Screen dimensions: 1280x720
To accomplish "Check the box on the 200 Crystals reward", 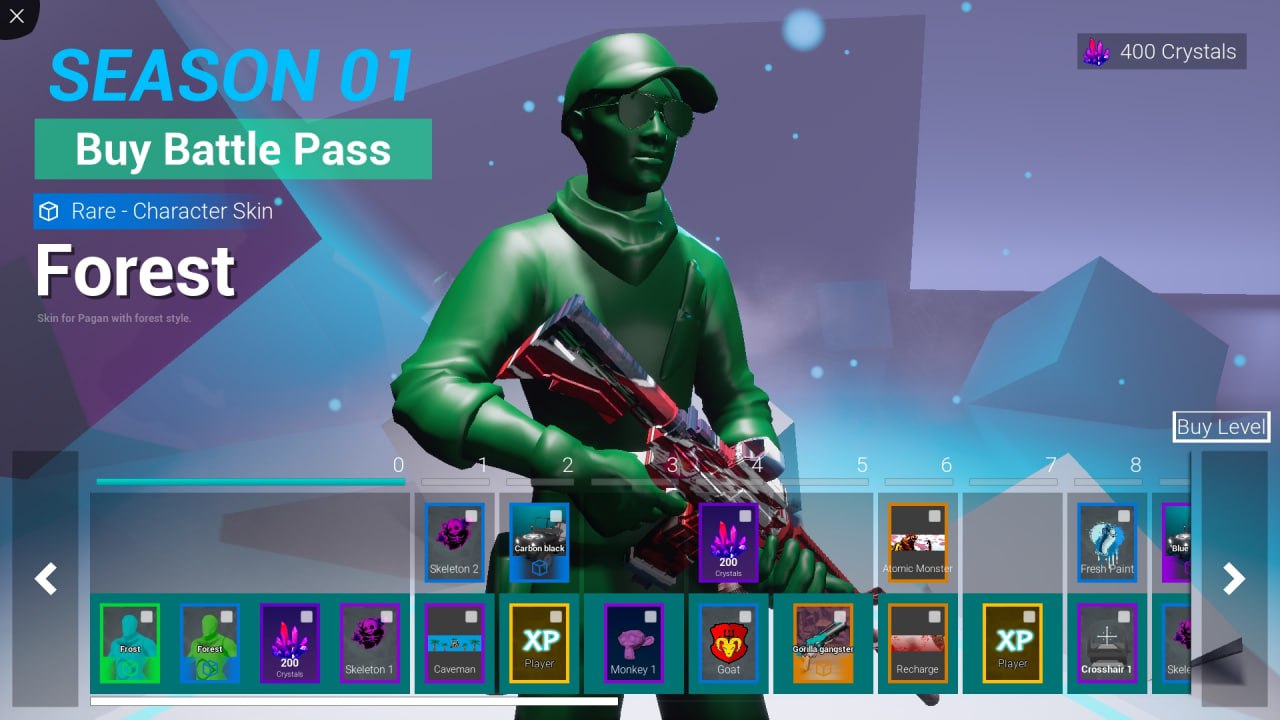I will [745, 513].
